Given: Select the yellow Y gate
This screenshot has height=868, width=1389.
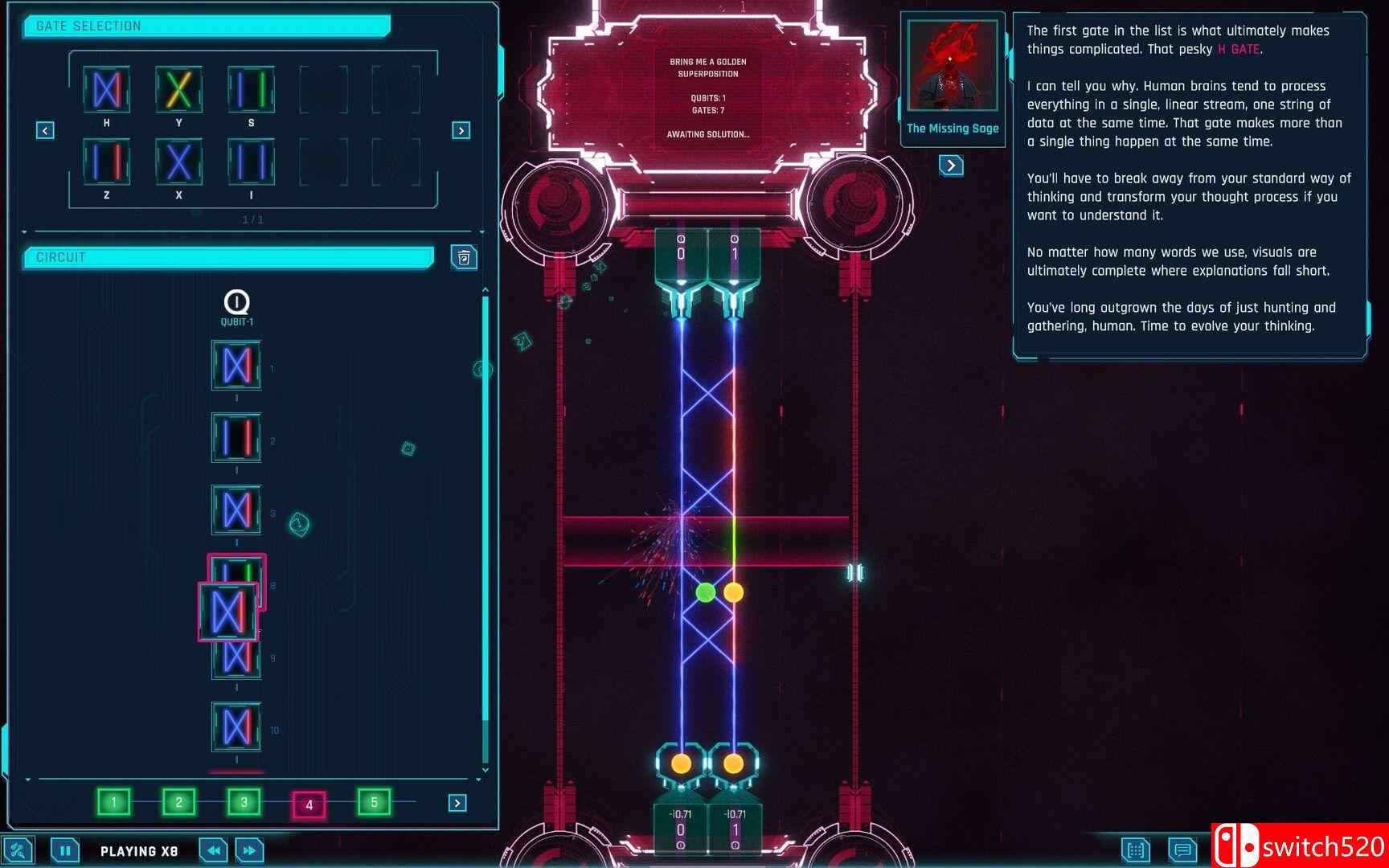Looking at the screenshot, I should click(x=178, y=90).
